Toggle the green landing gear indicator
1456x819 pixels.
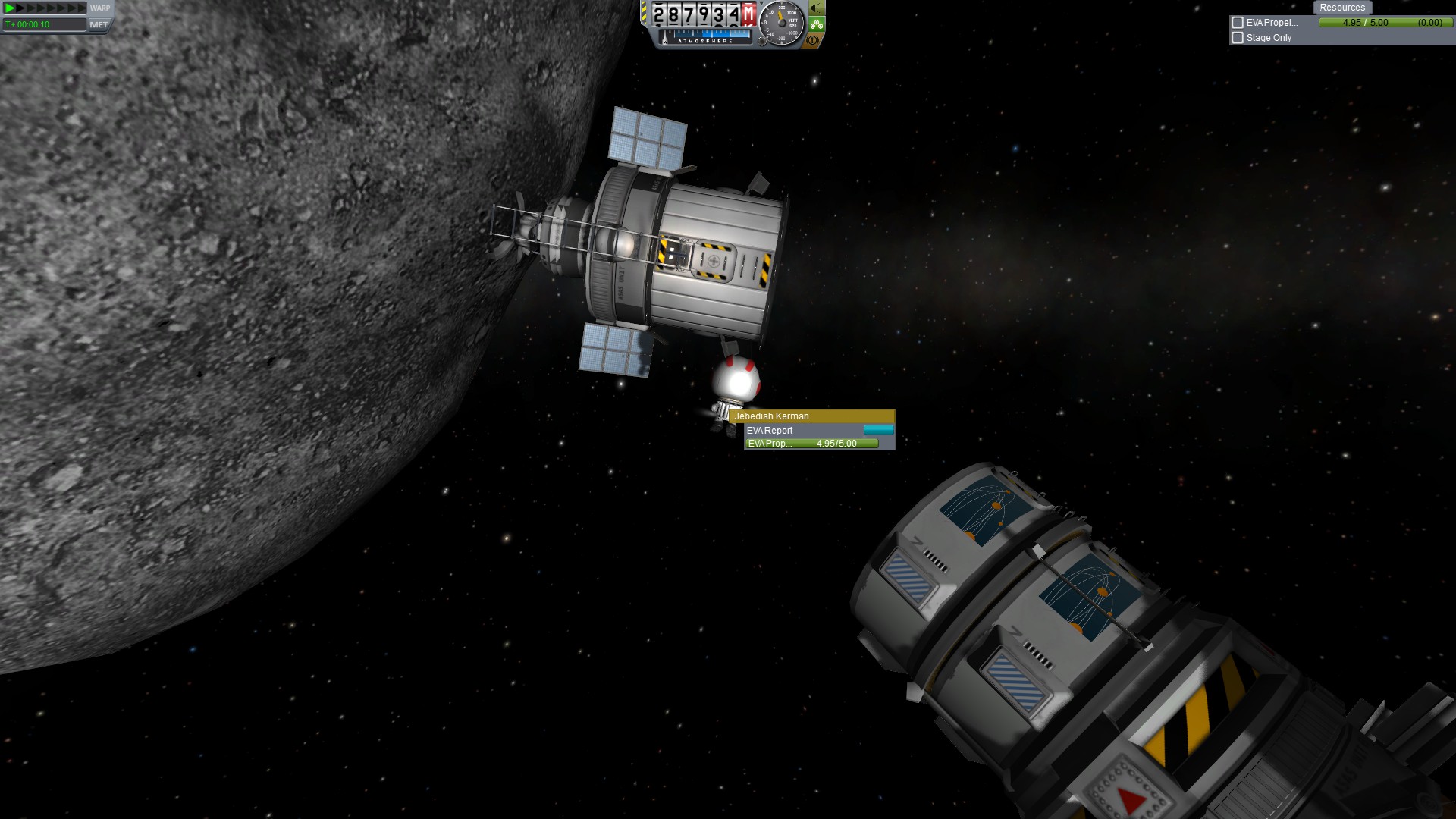pos(816,24)
